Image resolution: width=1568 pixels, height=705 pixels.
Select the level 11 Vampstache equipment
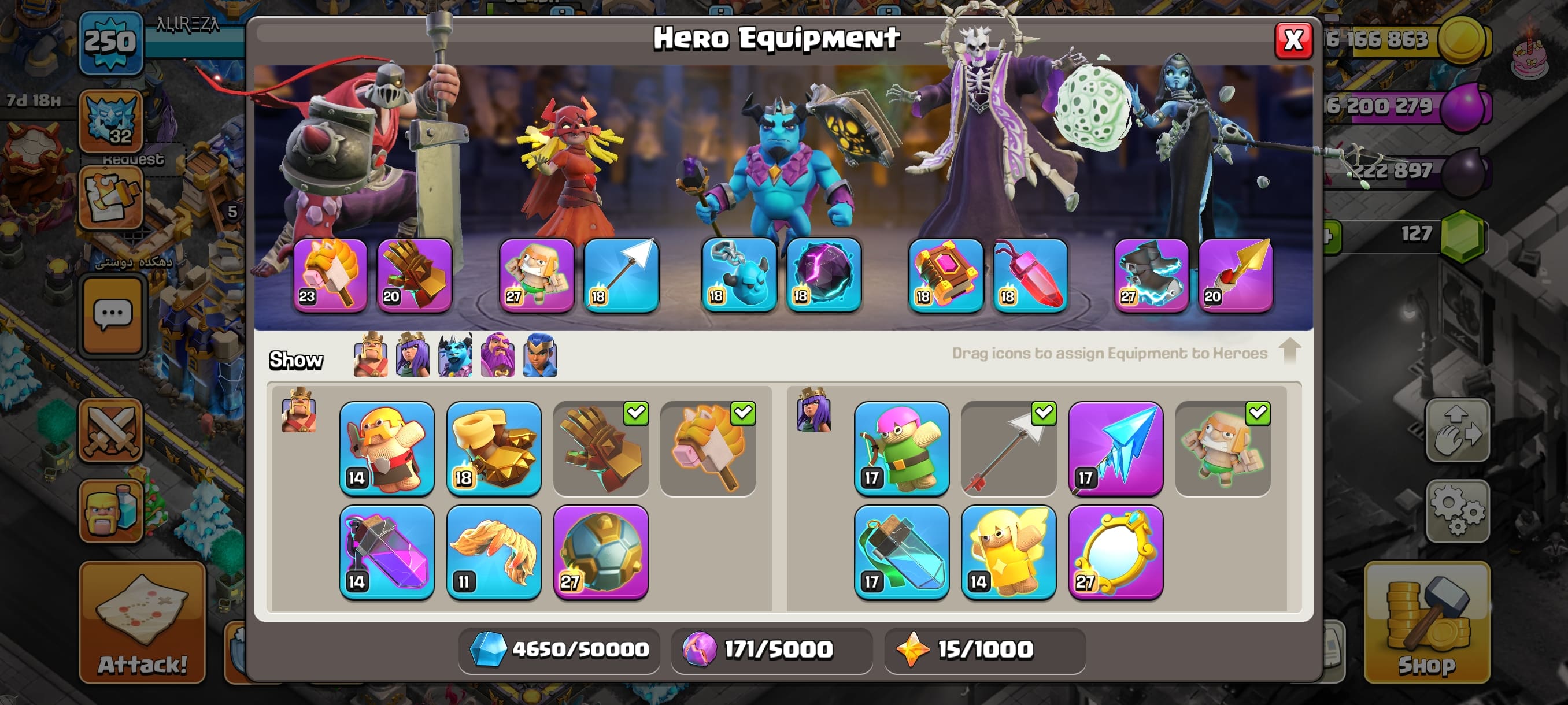coord(494,552)
